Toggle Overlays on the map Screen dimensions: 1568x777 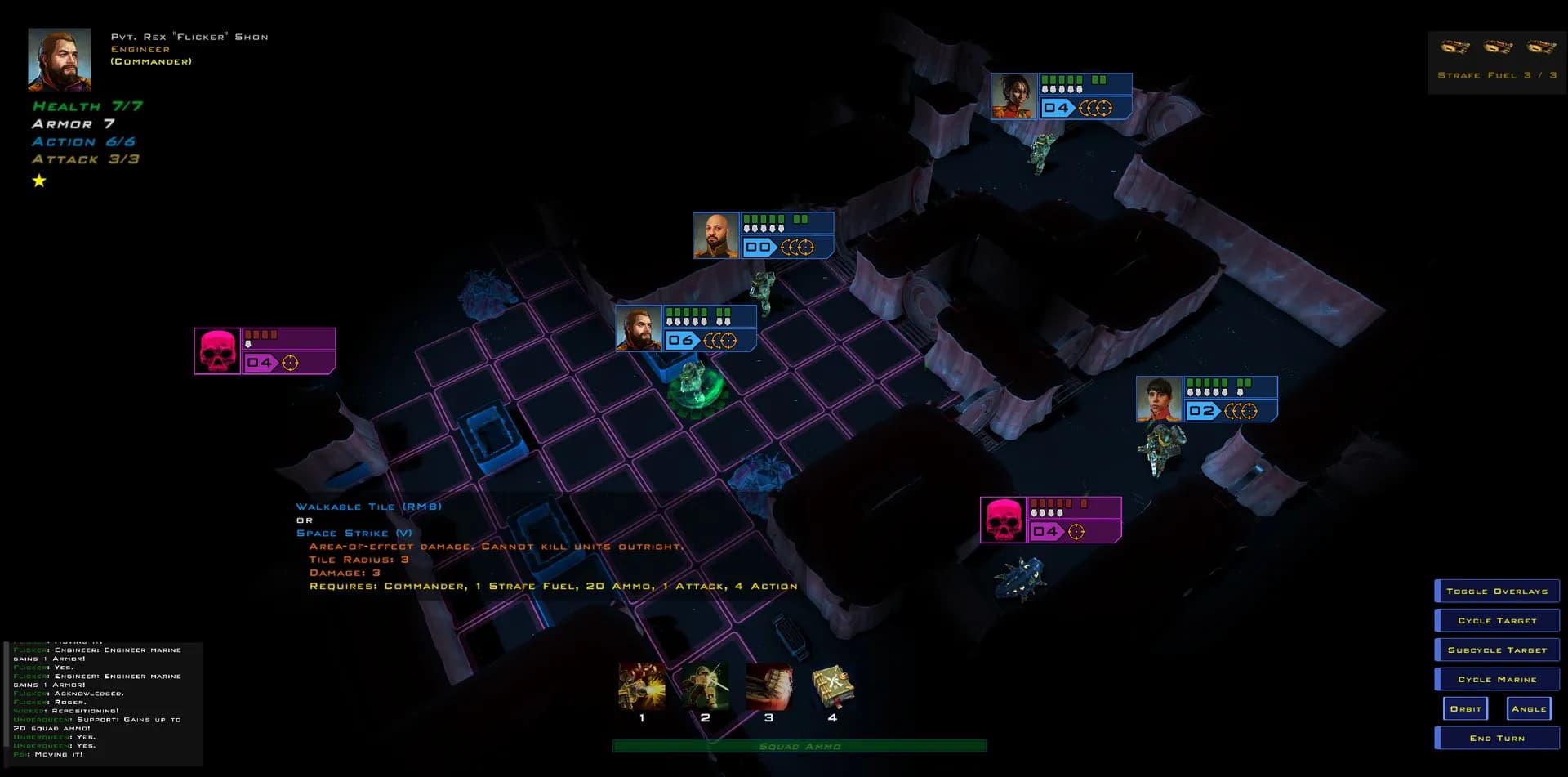(x=1496, y=591)
